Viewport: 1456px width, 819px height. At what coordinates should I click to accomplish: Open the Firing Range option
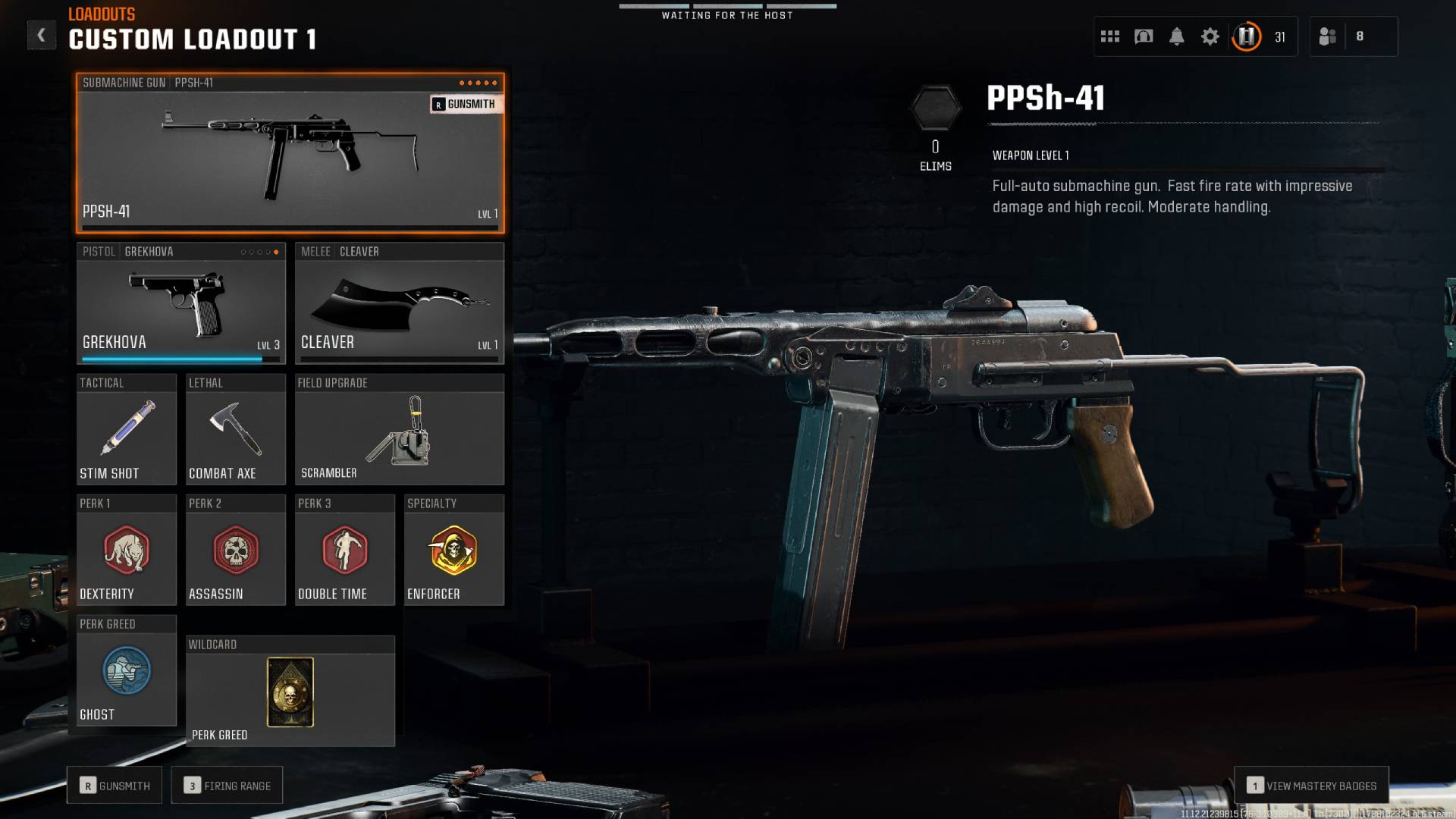(227, 785)
